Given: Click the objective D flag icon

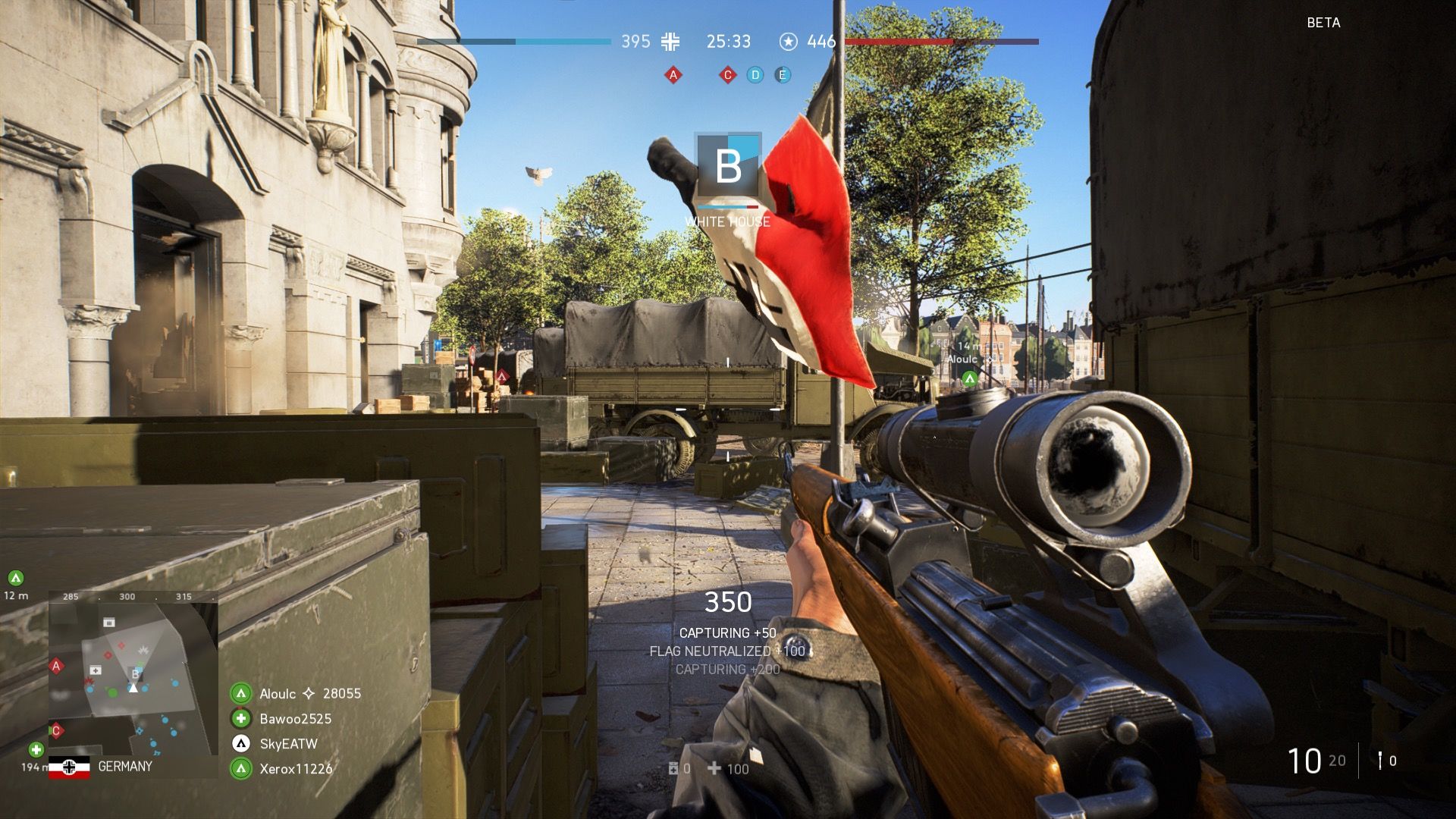Looking at the screenshot, I should 755,75.
